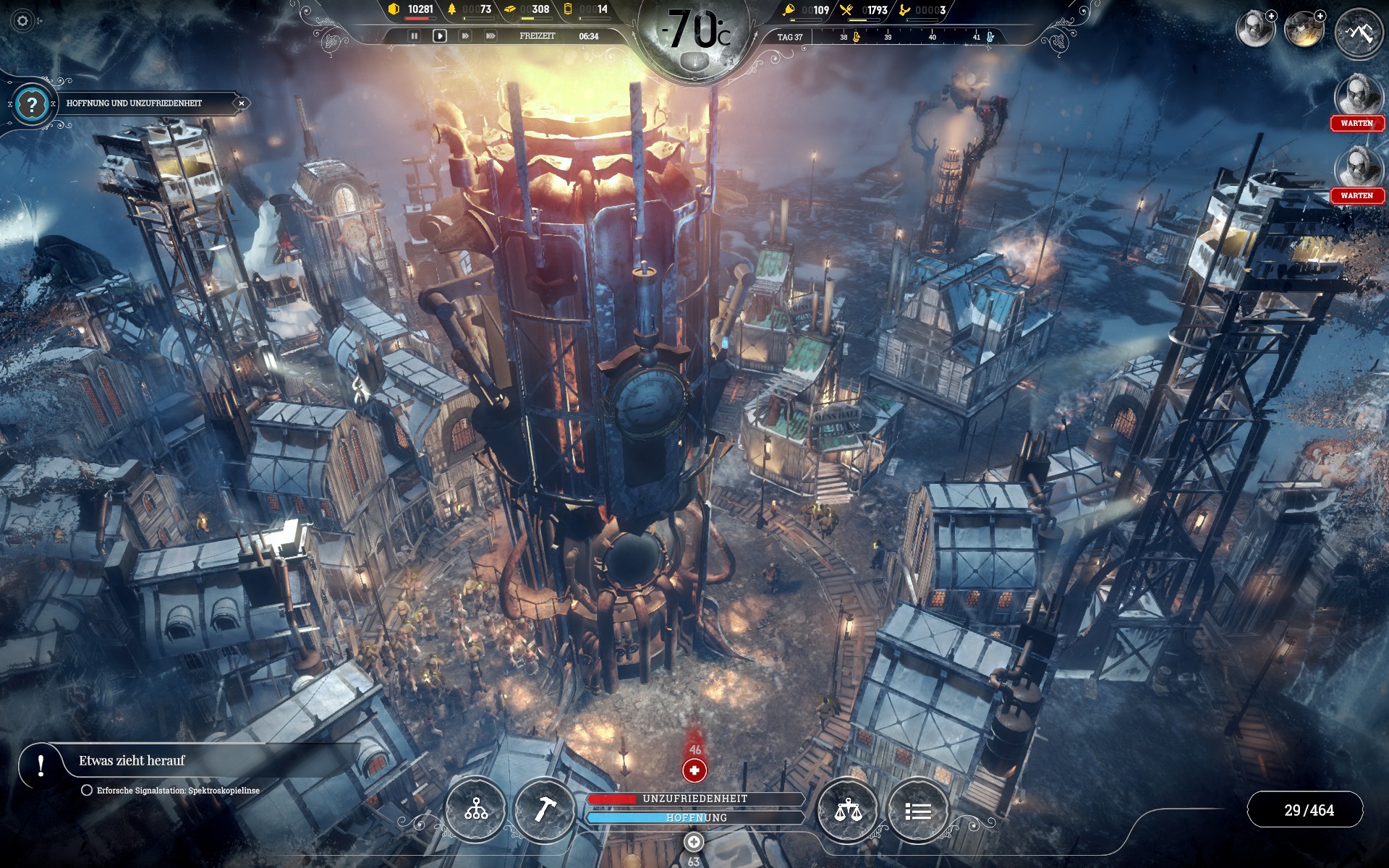
Task: Open the hammer construction menu
Action: 544,810
